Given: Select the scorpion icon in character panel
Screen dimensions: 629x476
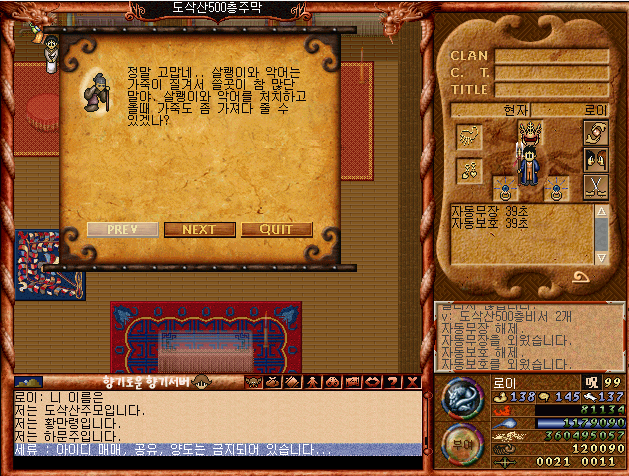Looking at the screenshot, I should tap(469, 136).
